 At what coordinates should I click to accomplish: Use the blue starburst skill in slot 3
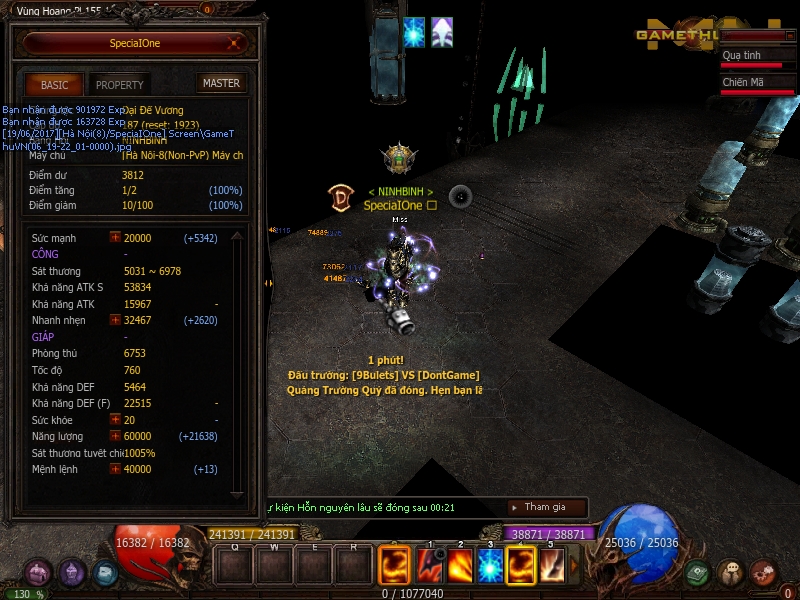[490, 566]
